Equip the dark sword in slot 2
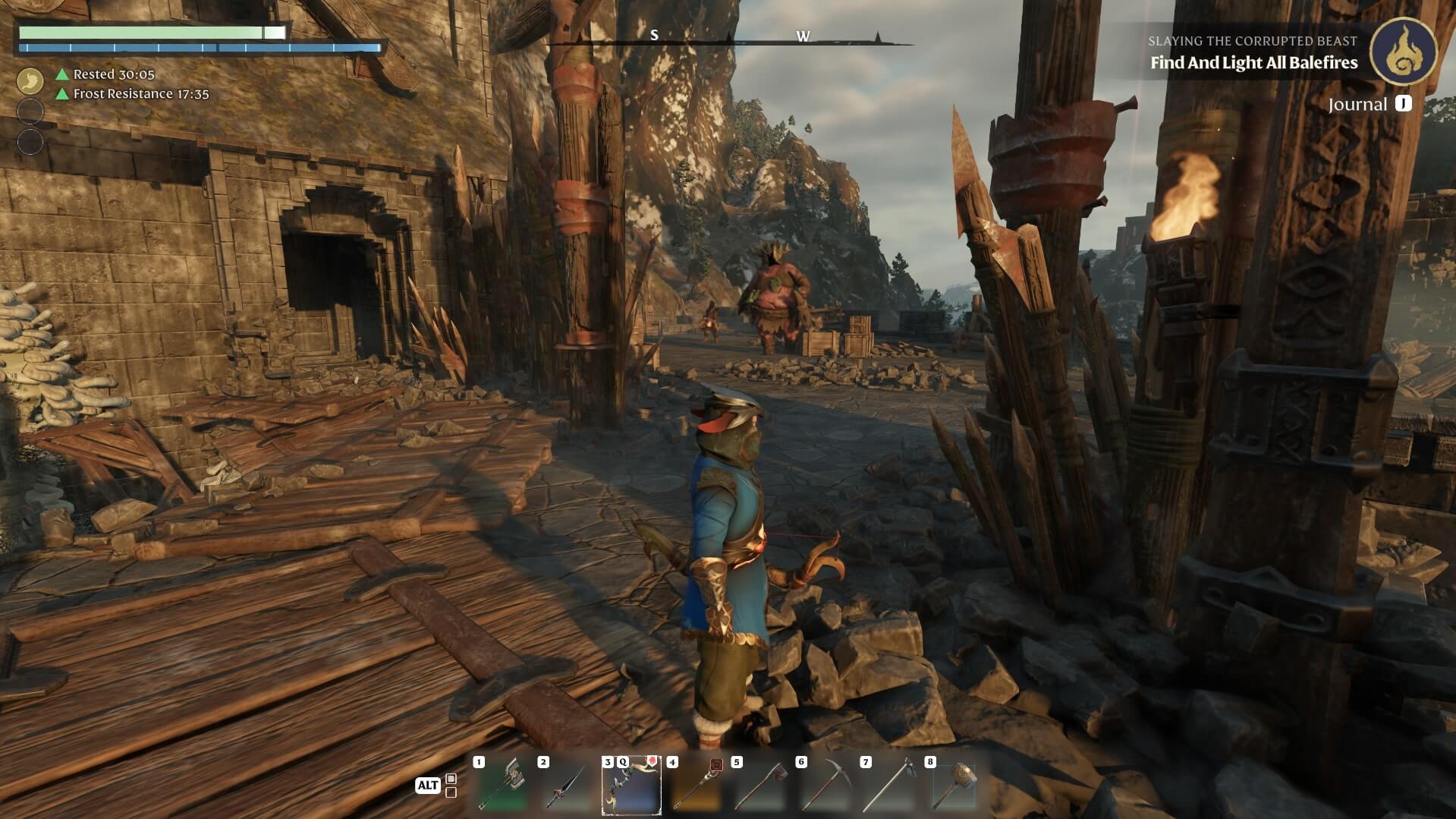Viewport: 1456px width, 819px height. (566, 786)
